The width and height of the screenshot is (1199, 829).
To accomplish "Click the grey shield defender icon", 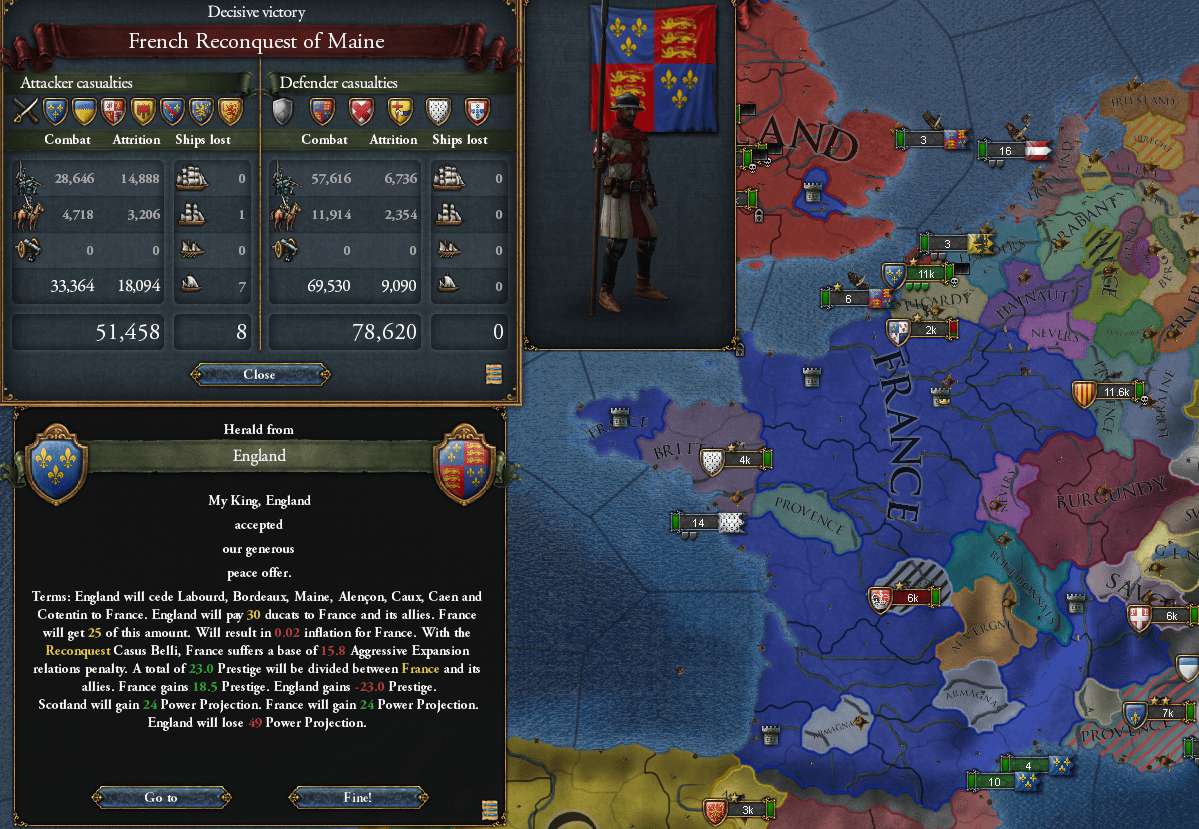I will tap(284, 109).
